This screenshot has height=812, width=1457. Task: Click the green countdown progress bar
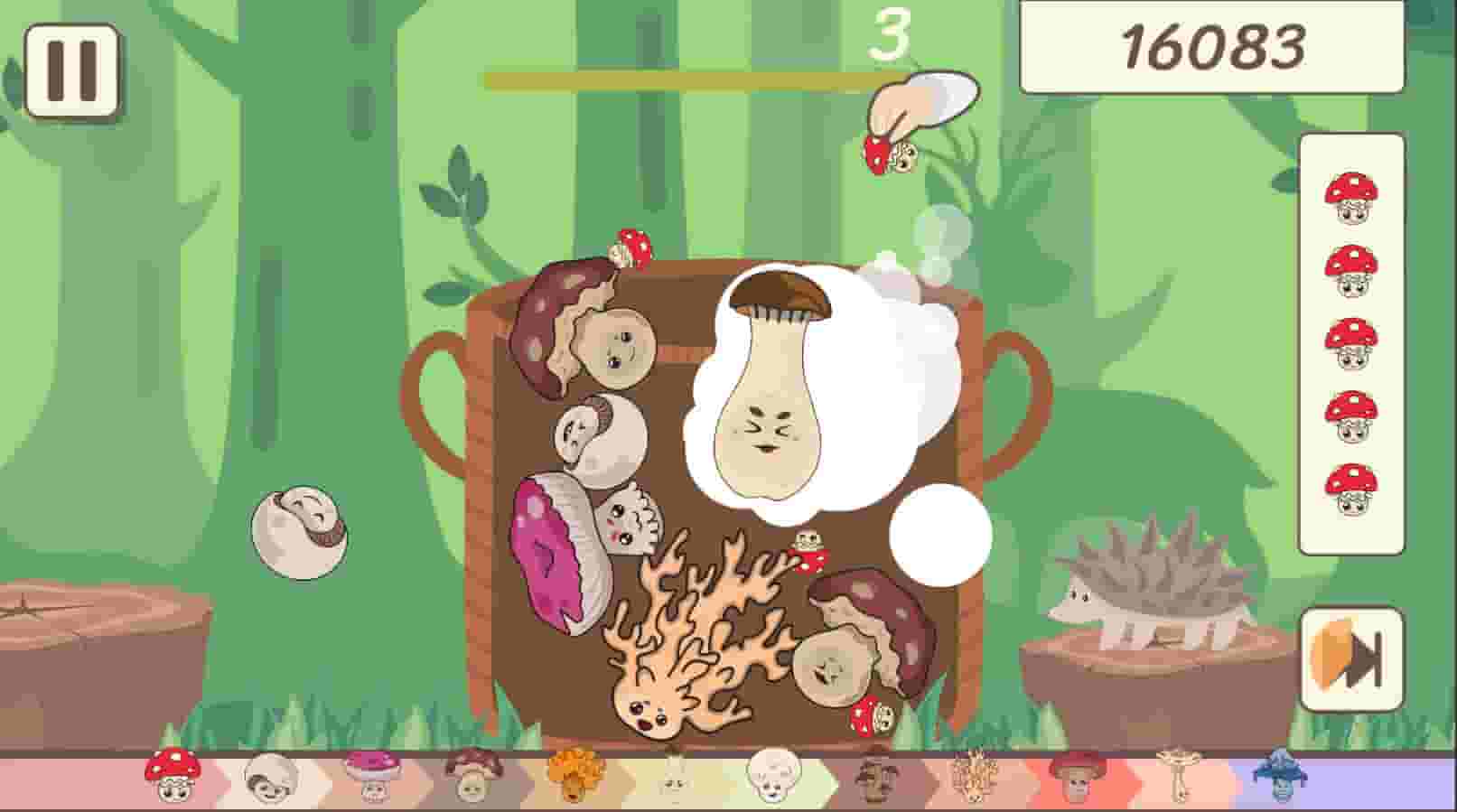pos(668,79)
